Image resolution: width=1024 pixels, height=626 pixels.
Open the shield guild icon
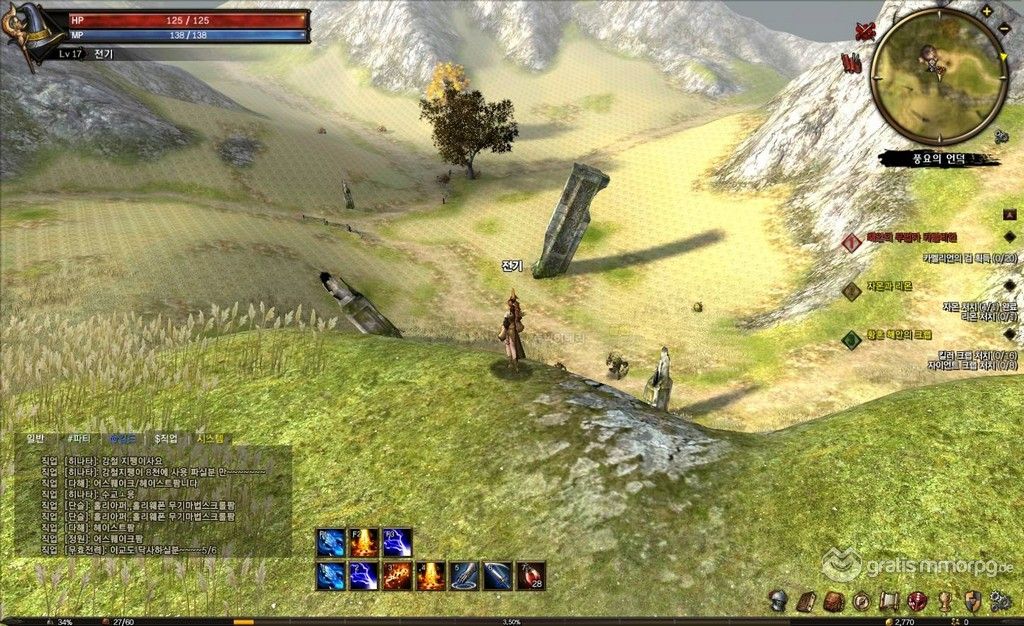(x=971, y=601)
